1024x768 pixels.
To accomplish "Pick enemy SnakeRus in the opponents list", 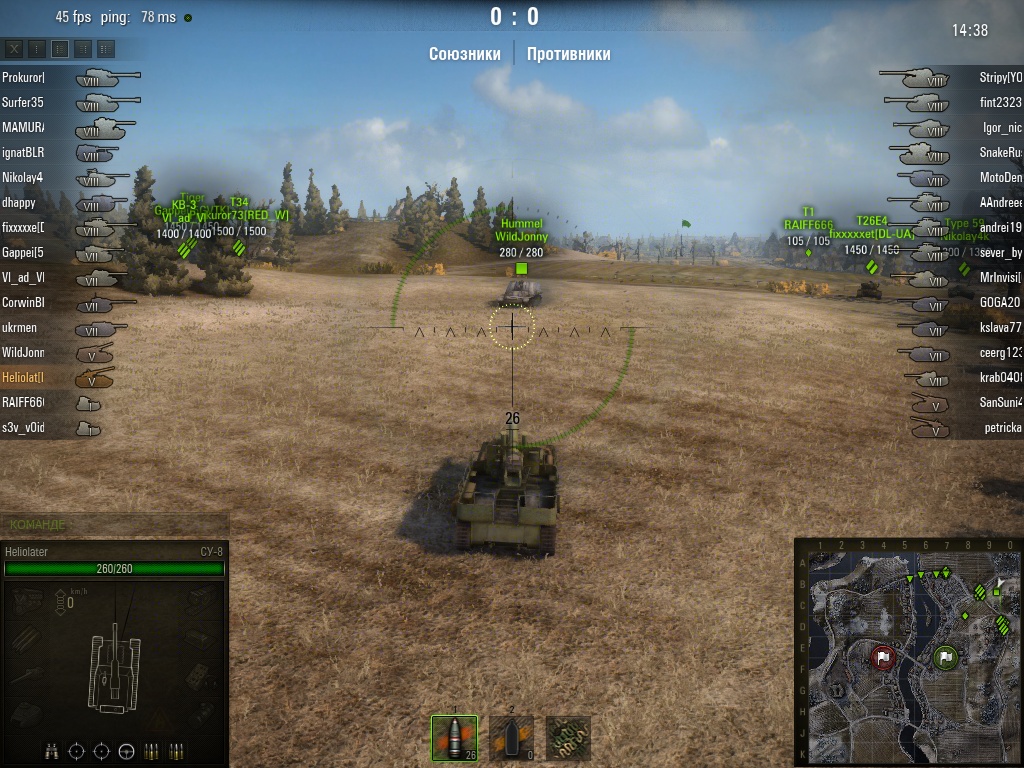I will pyautogui.click(x=1000, y=152).
